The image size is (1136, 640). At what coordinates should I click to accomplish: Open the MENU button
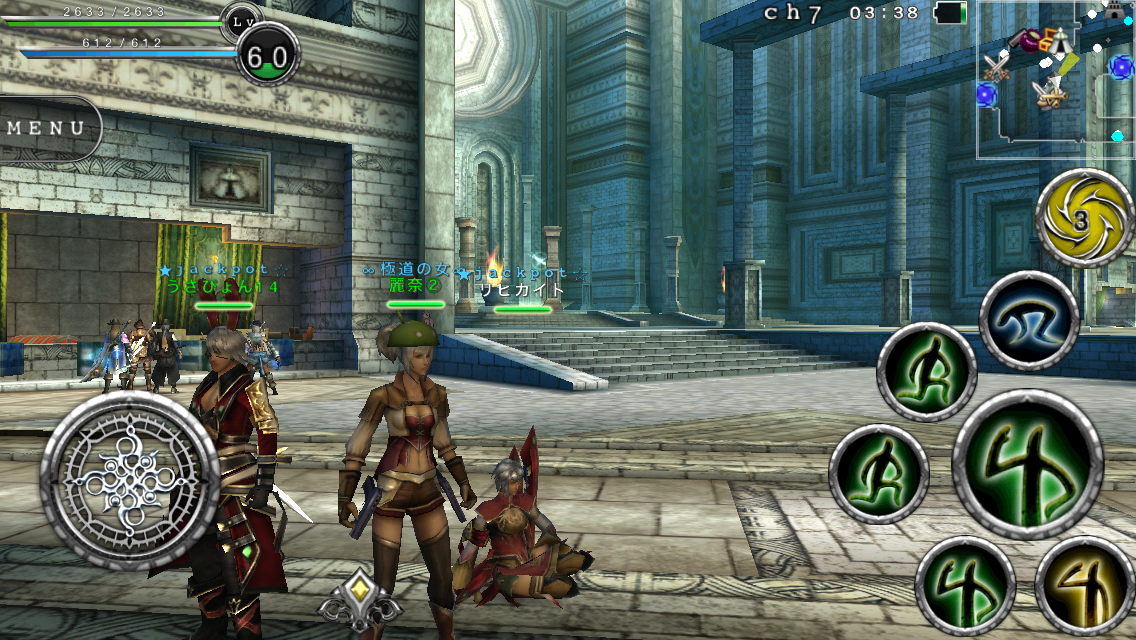click(x=46, y=128)
